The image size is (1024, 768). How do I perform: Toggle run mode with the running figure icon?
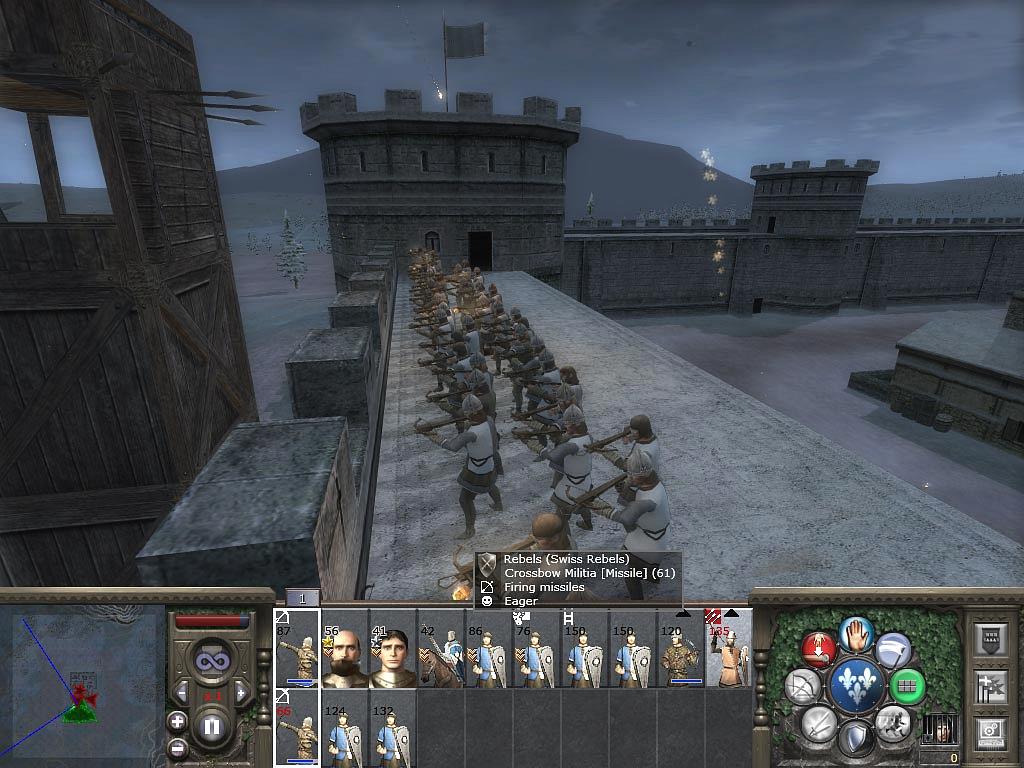click(x=892, y=722)
